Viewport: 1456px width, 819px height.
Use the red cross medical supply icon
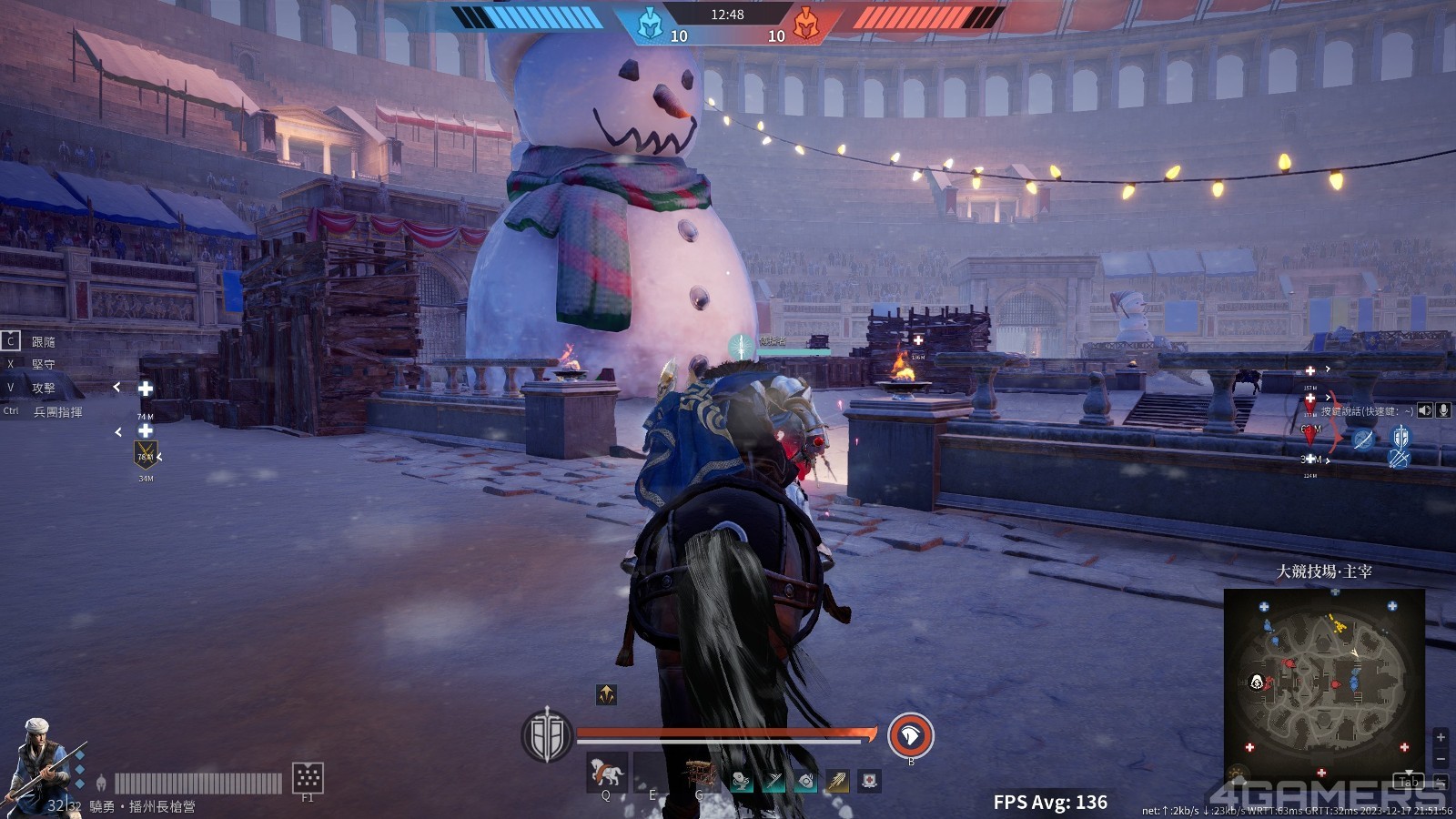tap(870, 780)
